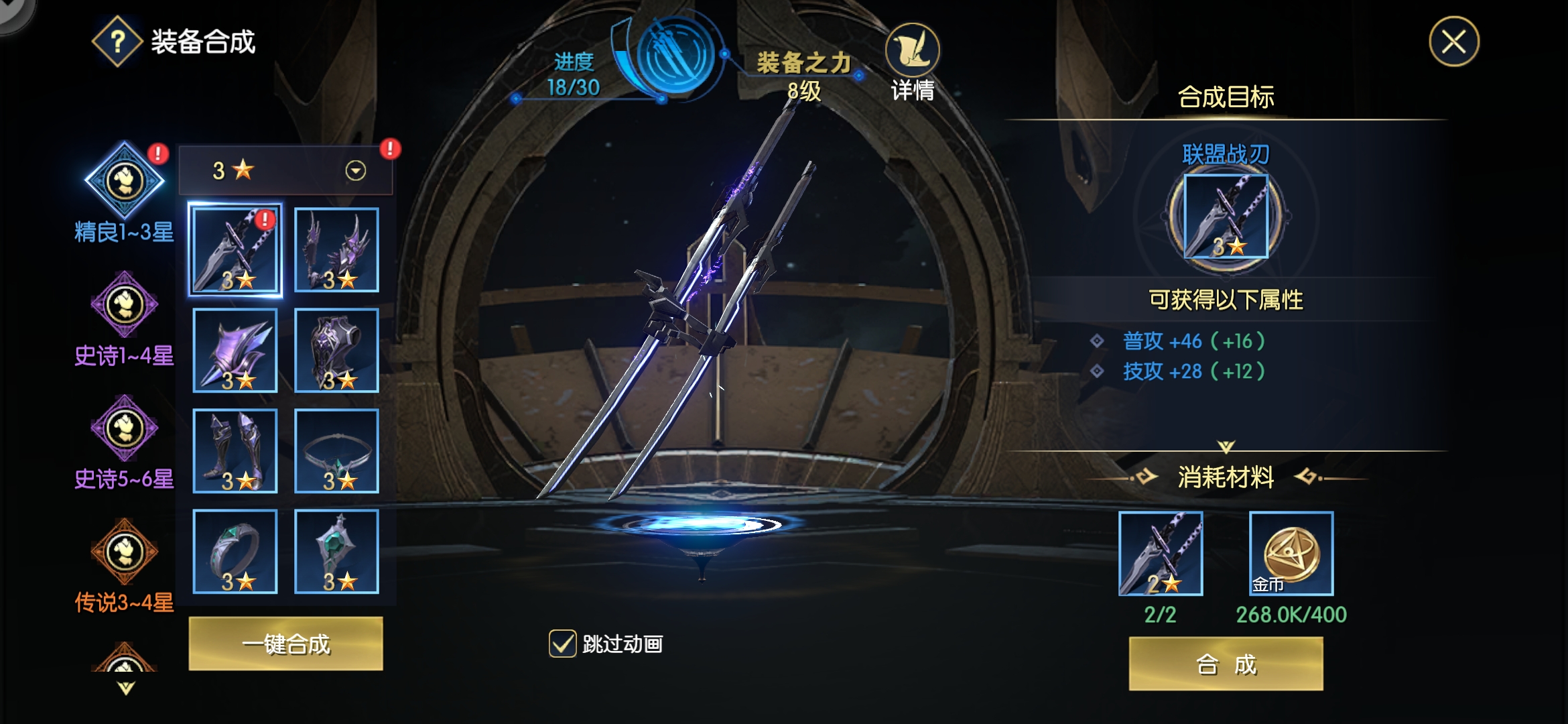Click the 一键合成 one-click synthesize button
Image resolution: width=1568 pixels, height=724 pixels.
(285, 644)
